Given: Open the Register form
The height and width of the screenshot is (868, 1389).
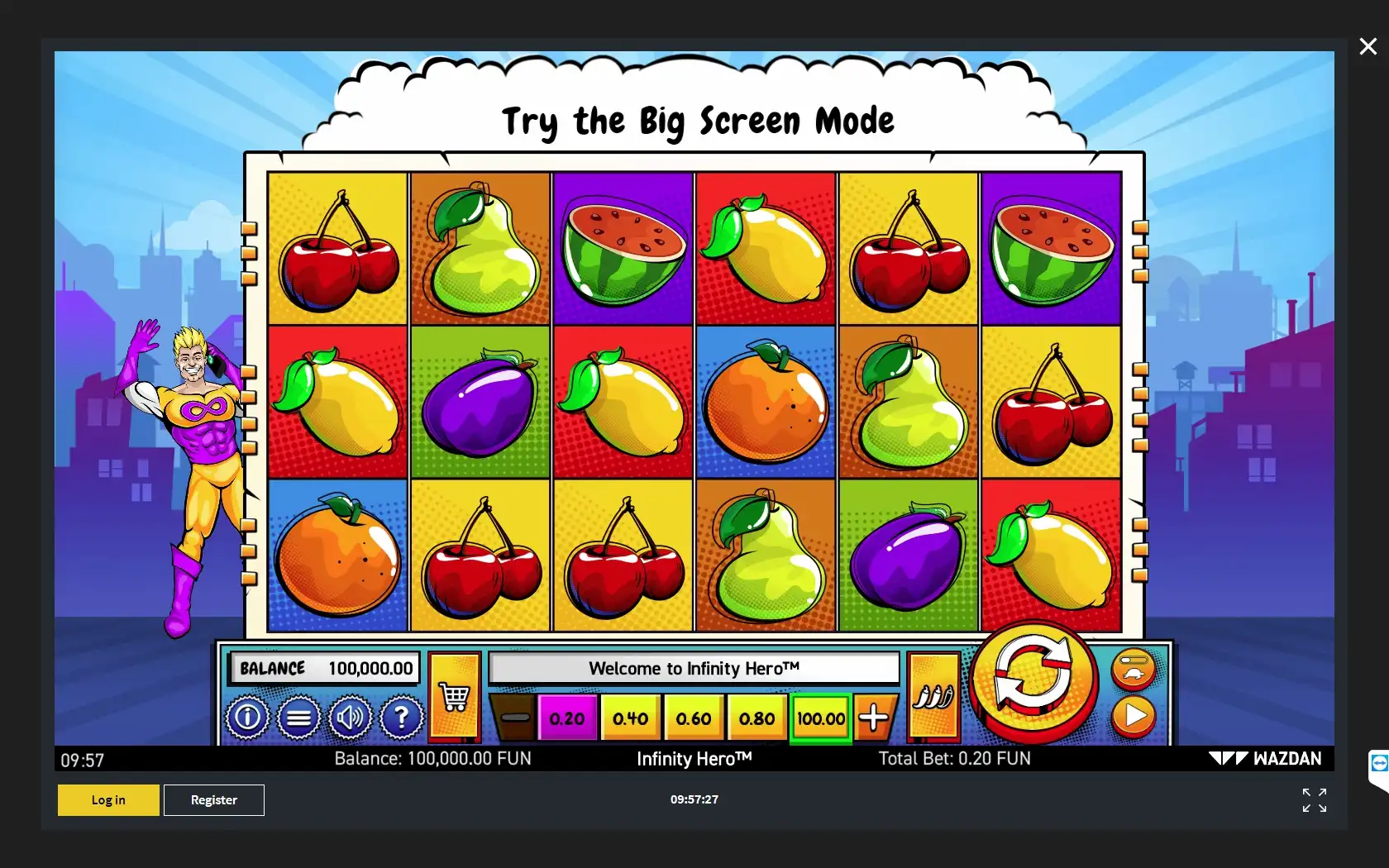Looking at the screenshot, I should click(214, 800).
